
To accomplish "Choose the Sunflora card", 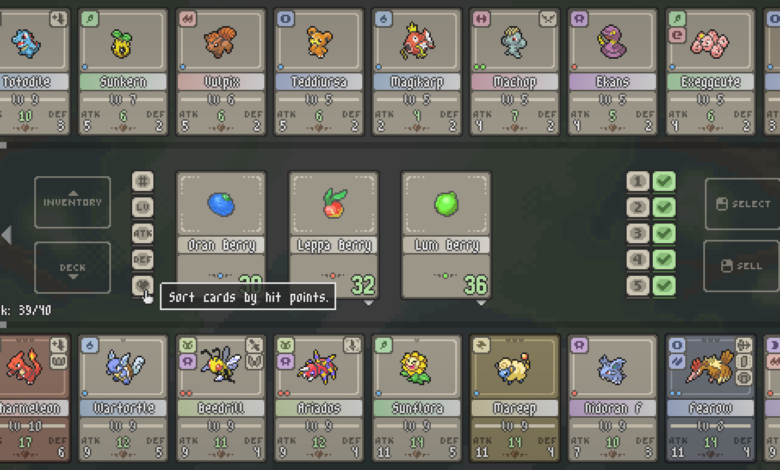I will [417, 397].
